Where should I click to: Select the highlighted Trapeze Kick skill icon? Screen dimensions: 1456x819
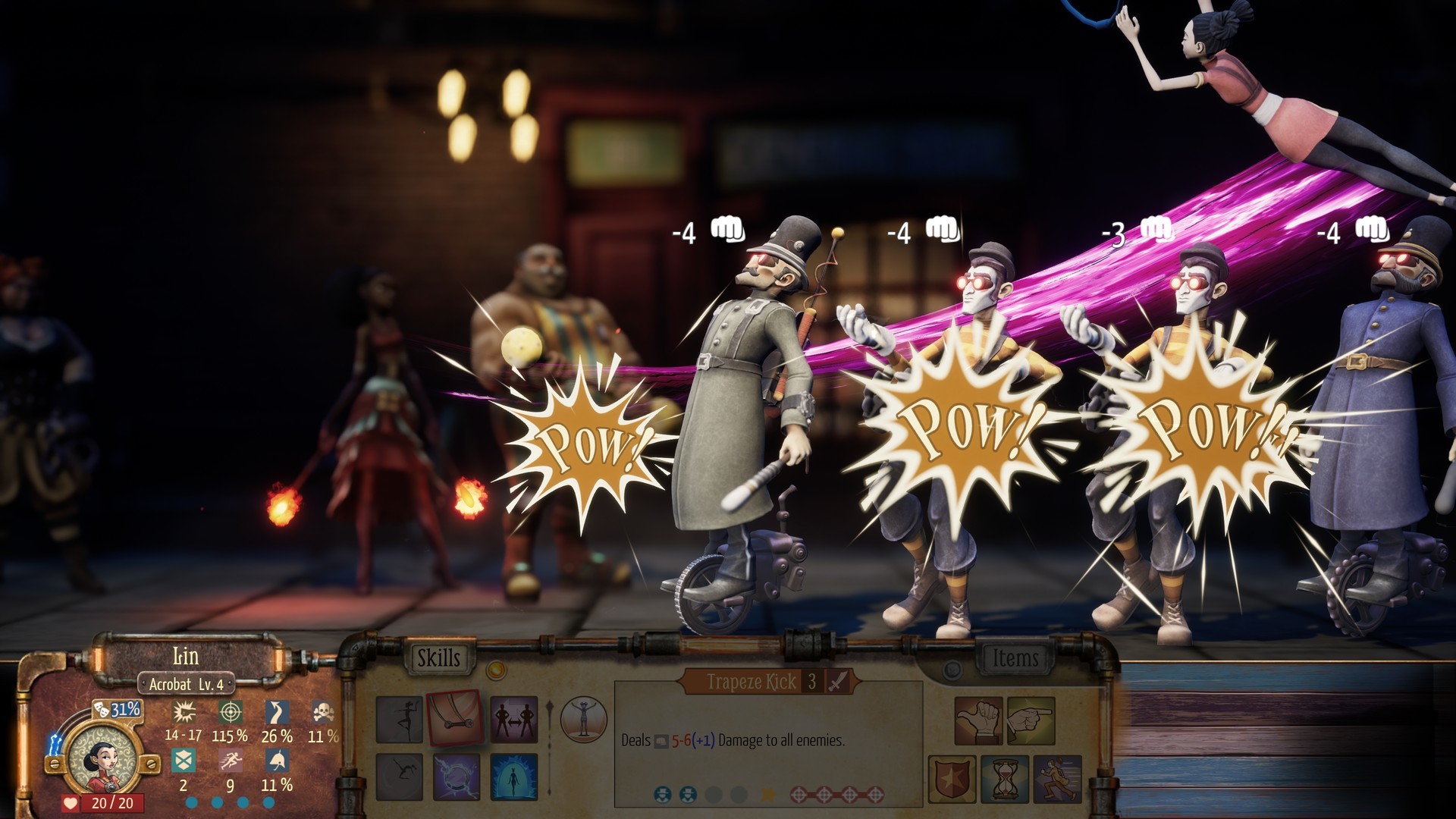[455, 717]
